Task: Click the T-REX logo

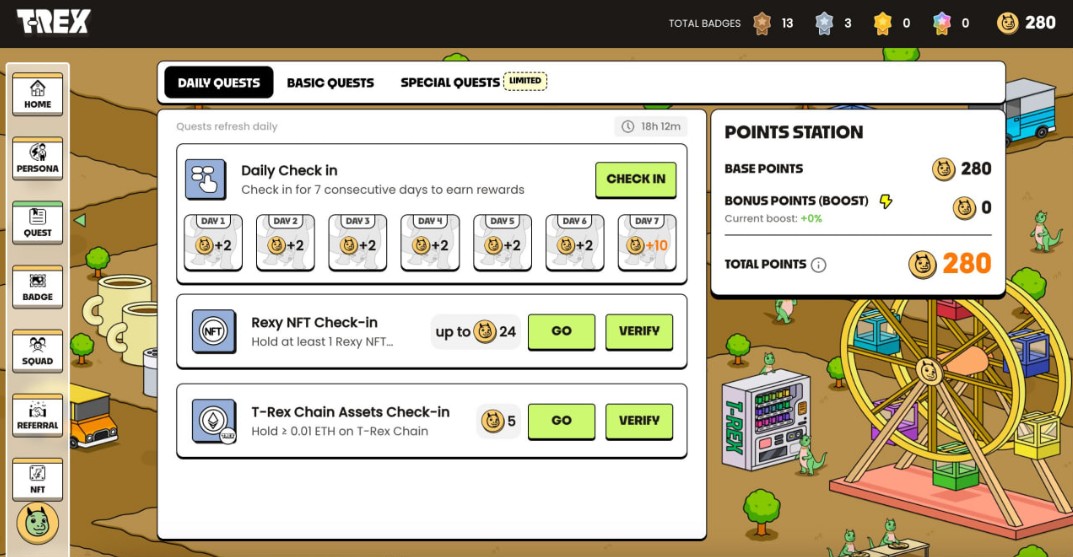Action: 53,21
